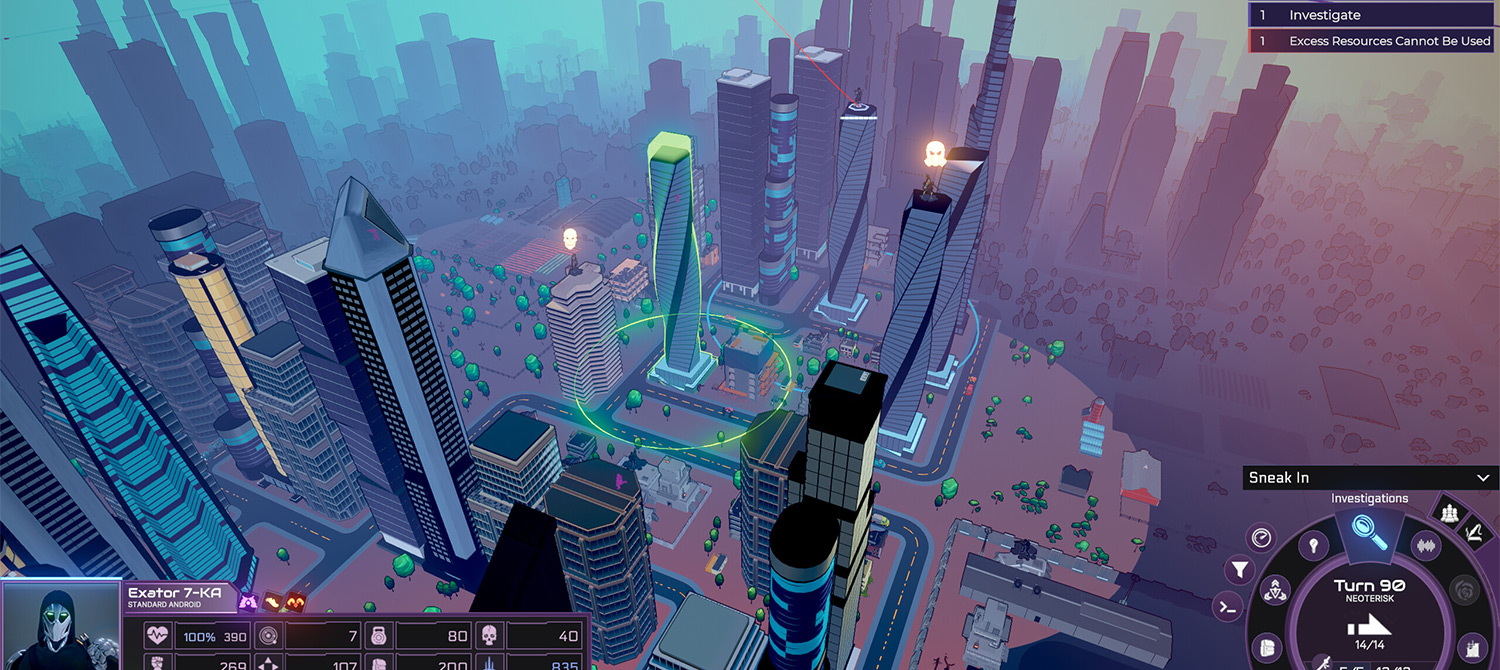This screenshot has width=1500, height=670.
Task: Click the running shoe status icon
Action: (272, 602)
